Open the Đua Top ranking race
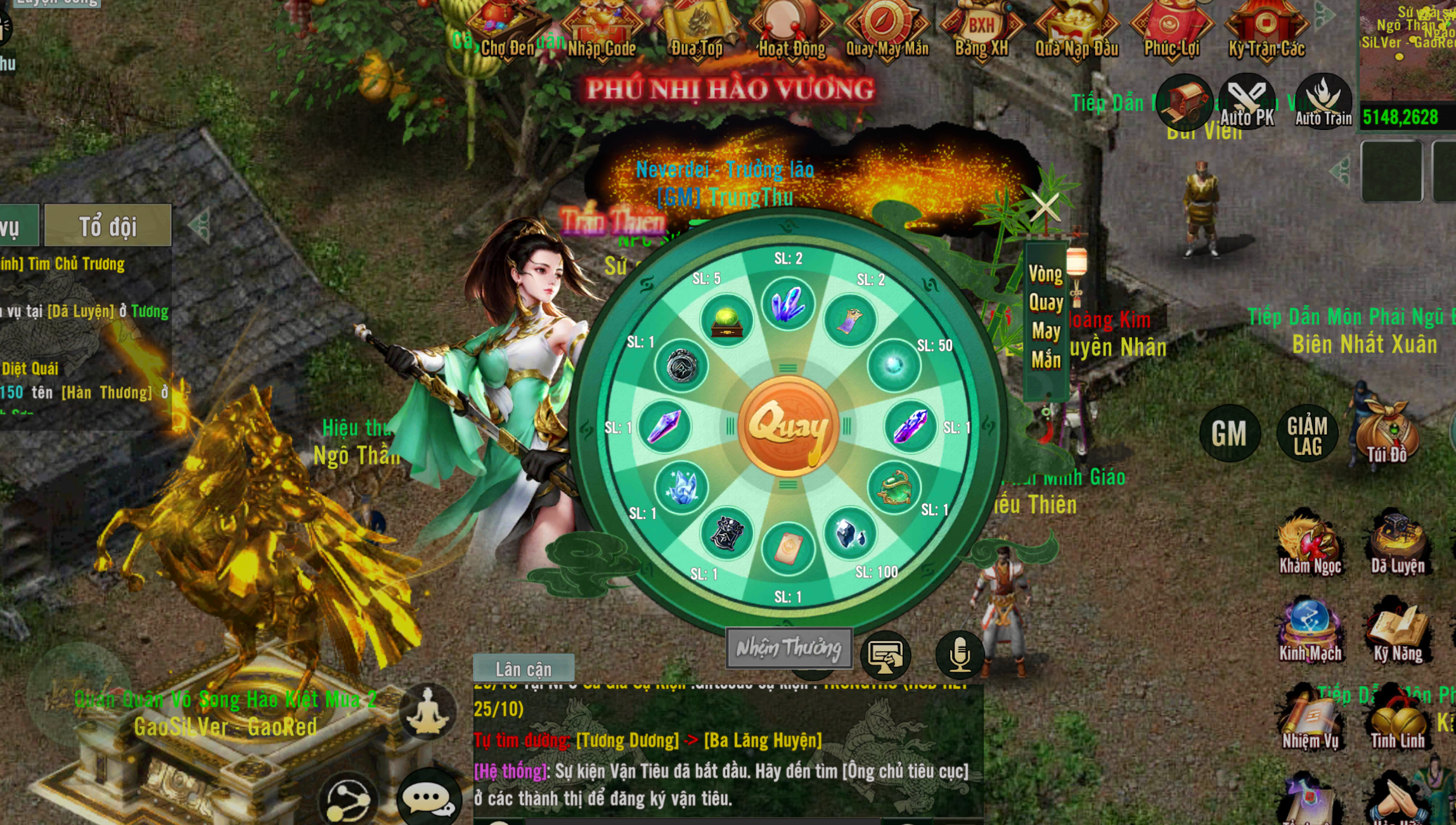Image resolution: width=1456 pixels, height=825 pixels. pos(697,29)
